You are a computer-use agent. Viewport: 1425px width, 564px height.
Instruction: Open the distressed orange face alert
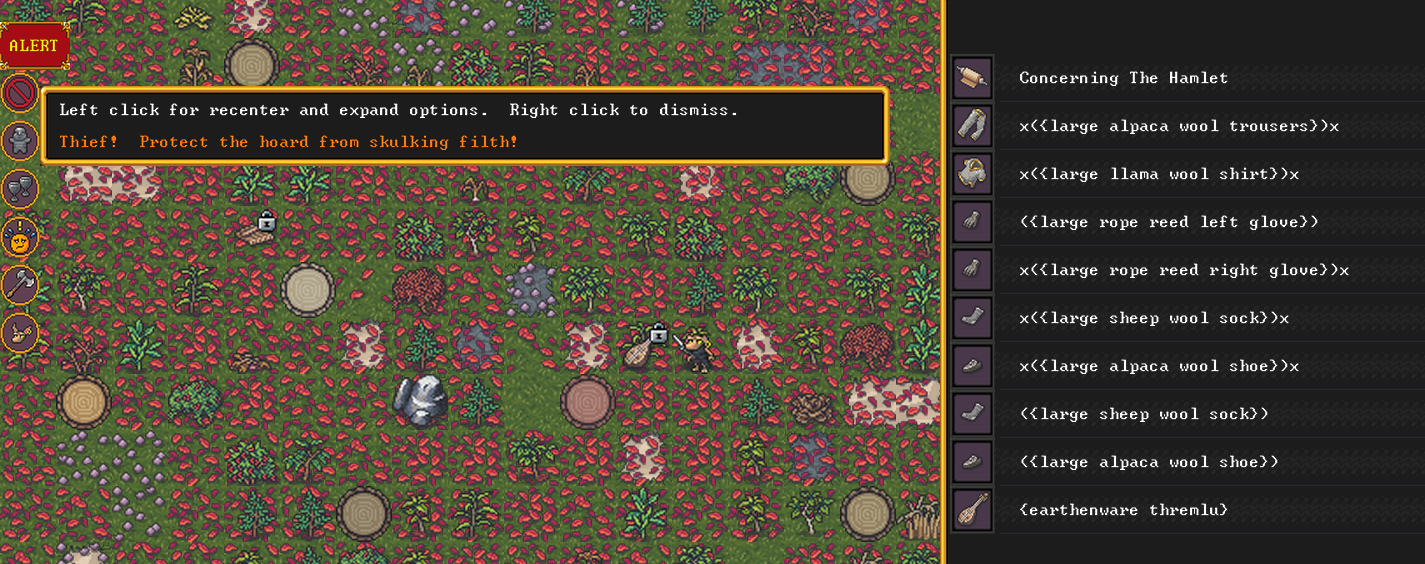[x=20, y=237]
